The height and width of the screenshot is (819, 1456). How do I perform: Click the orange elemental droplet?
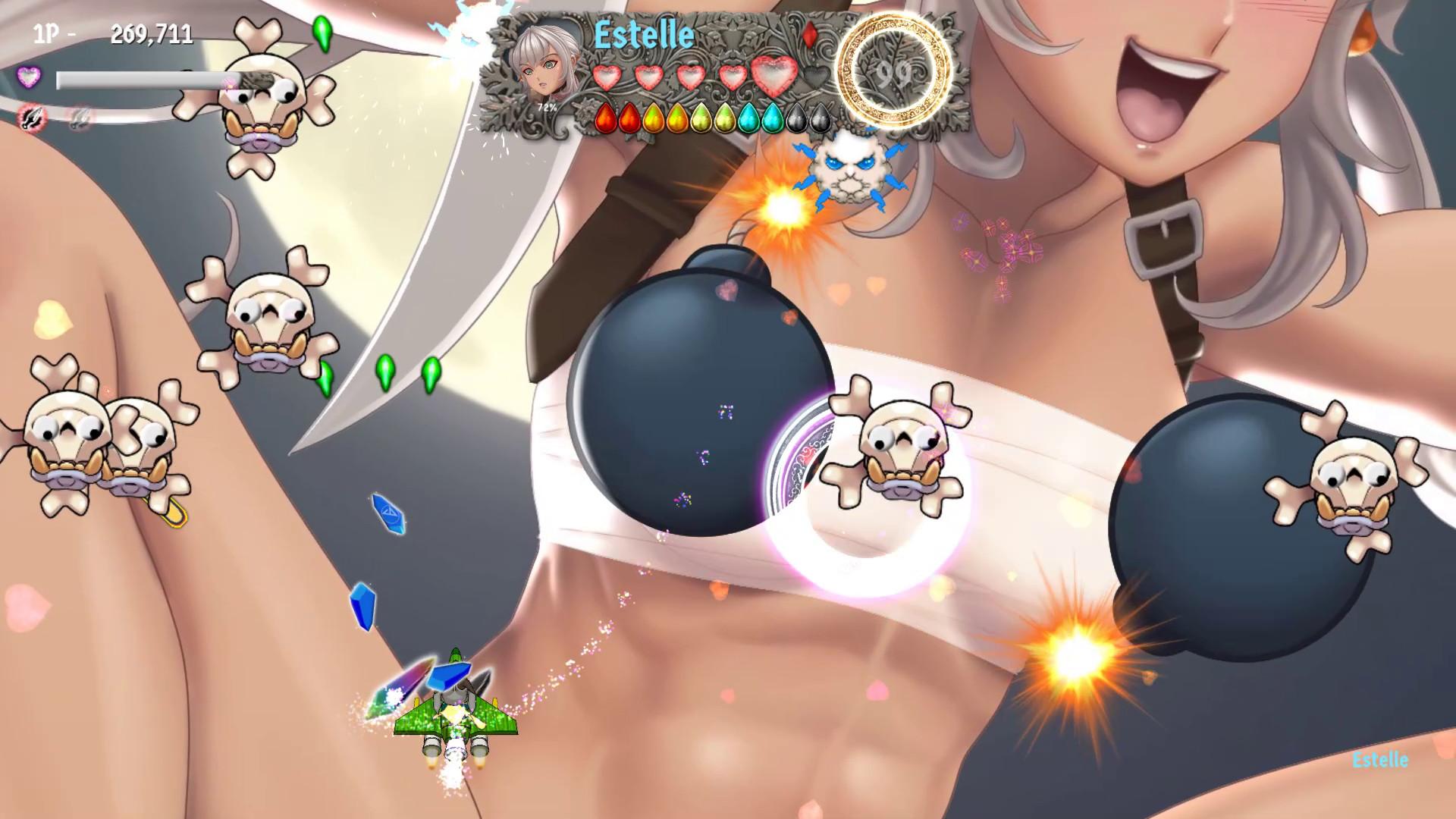[653, 118]
